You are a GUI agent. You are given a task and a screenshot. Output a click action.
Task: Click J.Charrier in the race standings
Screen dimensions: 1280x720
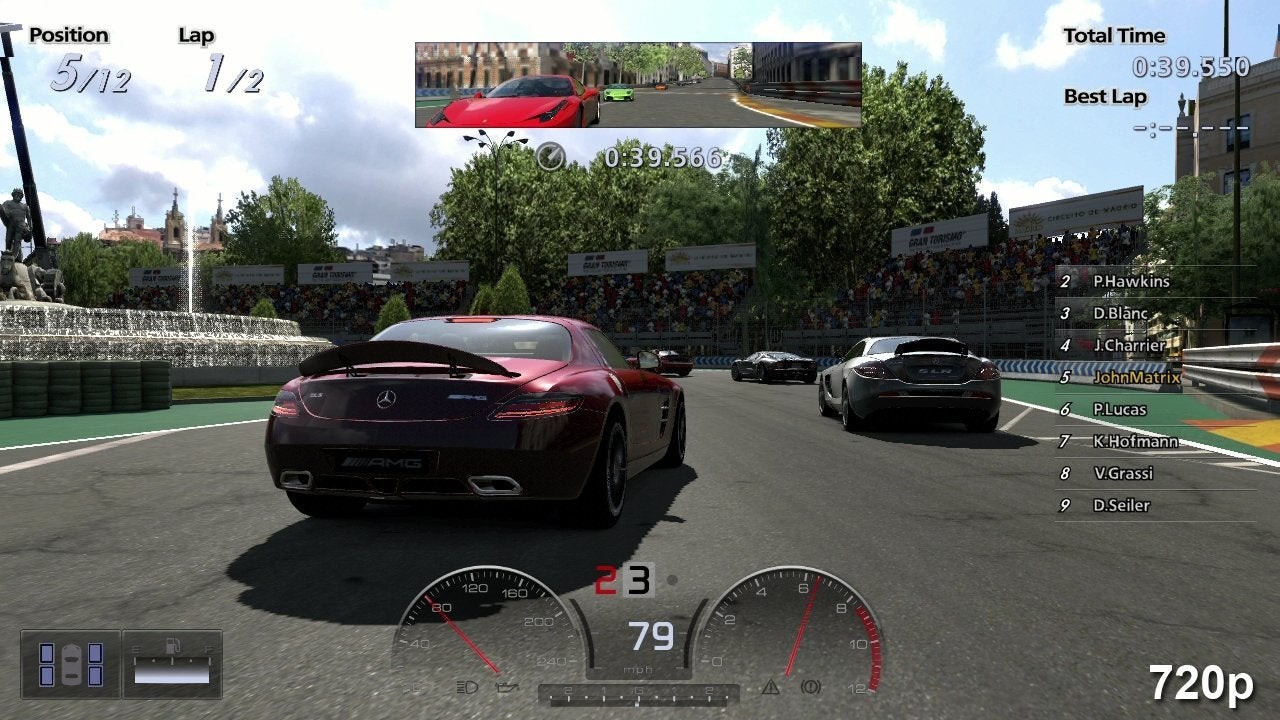point(1128,346)
